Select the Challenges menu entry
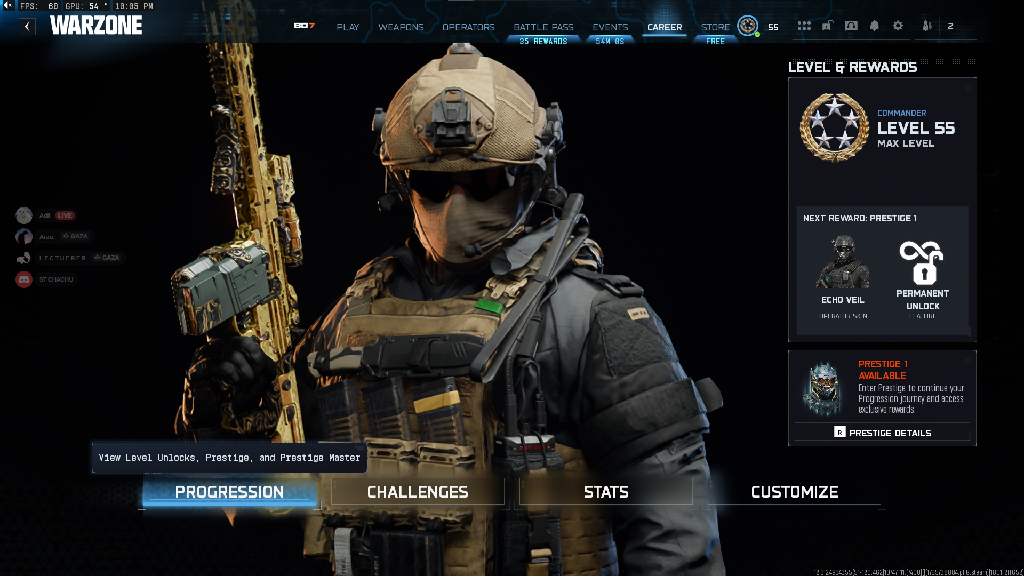1024x576 pixels. pos(417,492)
